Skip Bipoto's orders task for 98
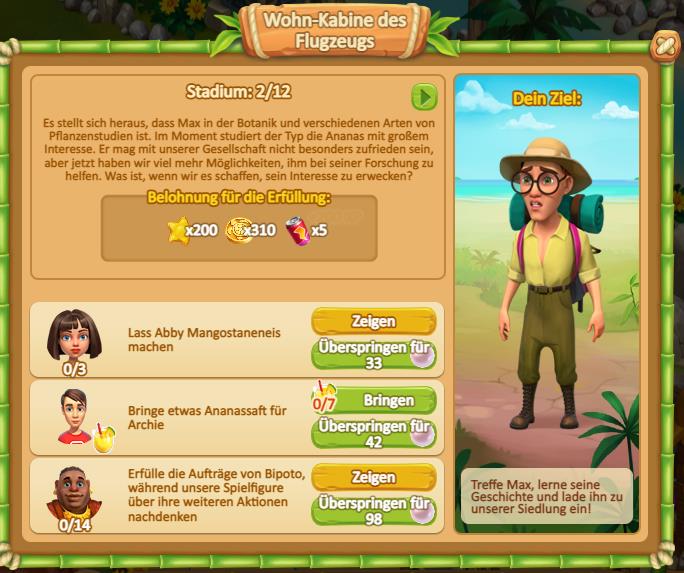Viewport: 684px width, 573px height. pos(373,509)
